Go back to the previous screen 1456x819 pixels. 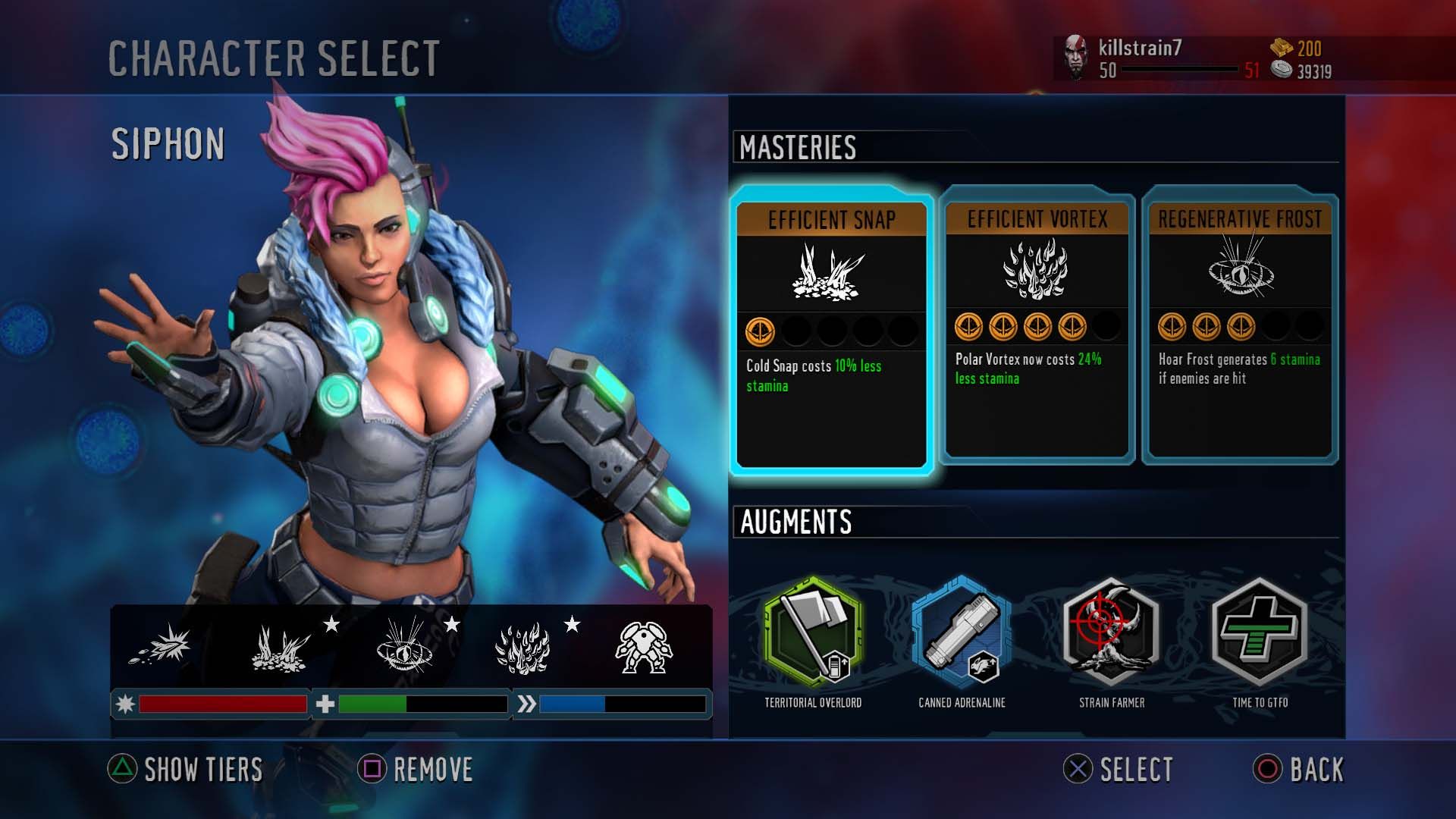click(1298, 770)
